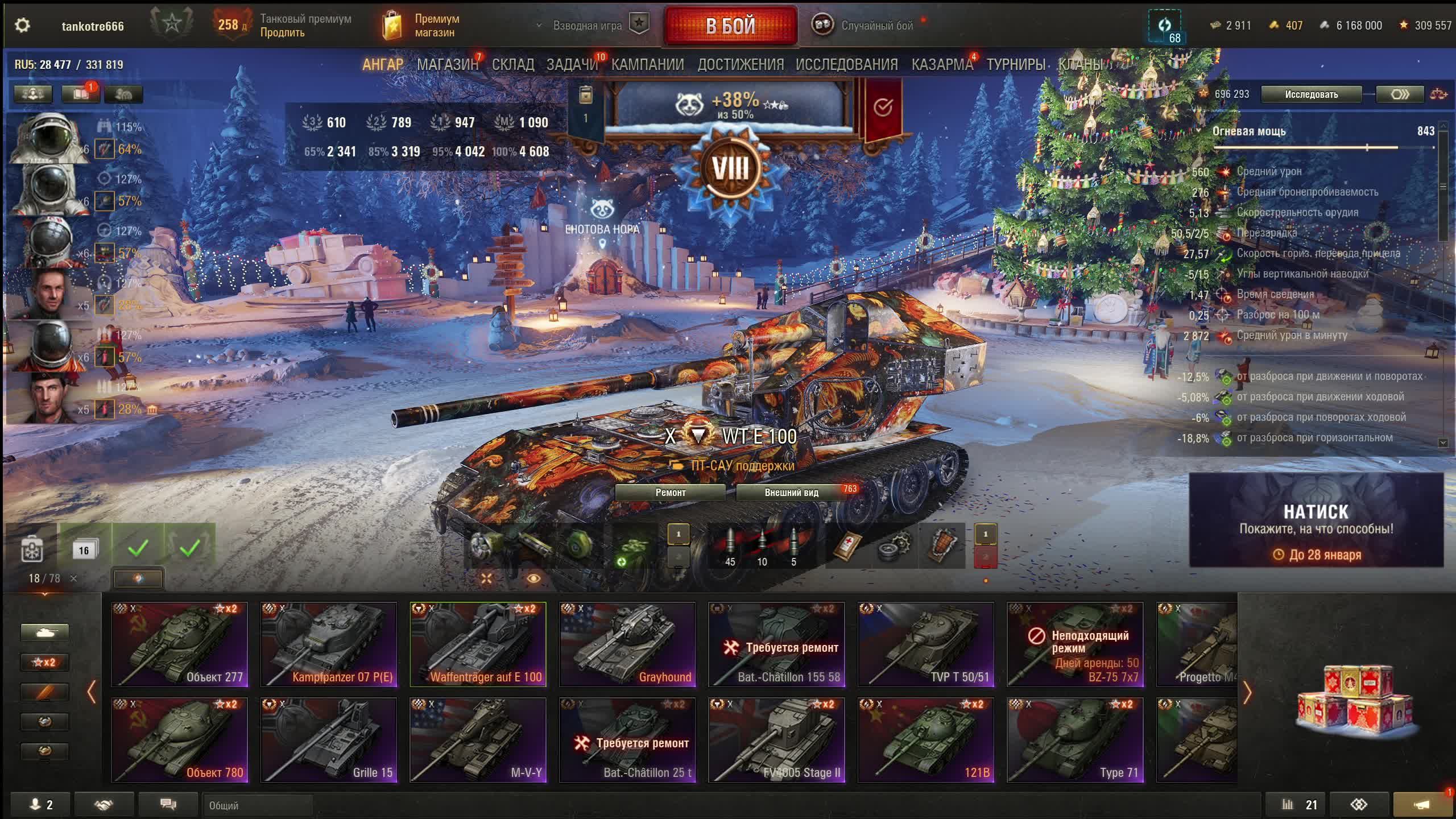
Task: Click the Общий chat channel field
Action: tap(258, 805)
